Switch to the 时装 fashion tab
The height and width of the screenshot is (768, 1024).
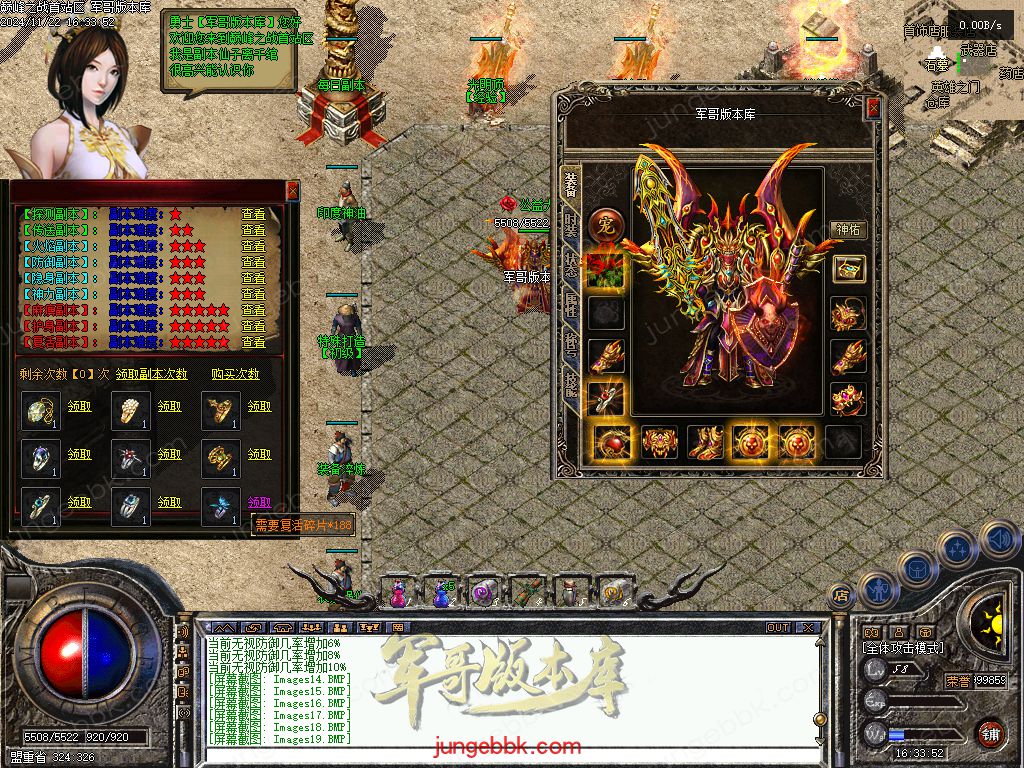[x=571, y=225]
